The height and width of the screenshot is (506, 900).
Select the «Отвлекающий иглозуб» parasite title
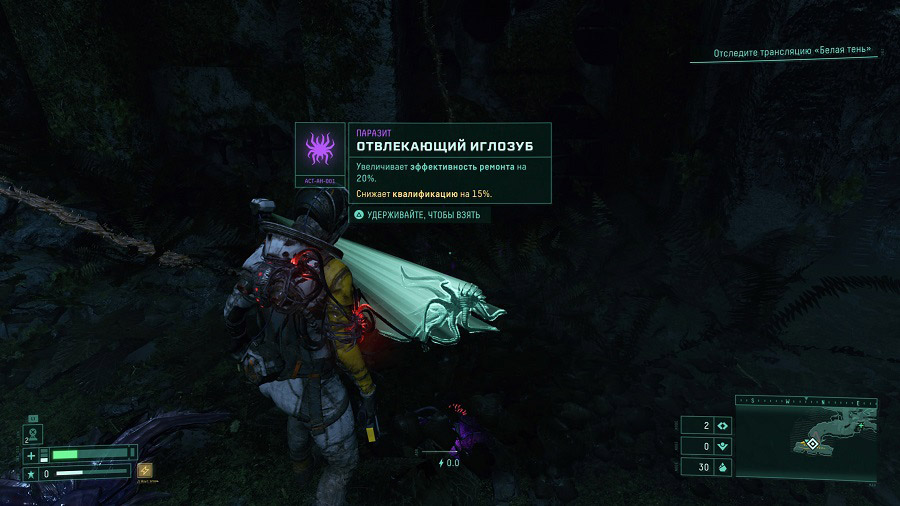click(x=445, y=146)
